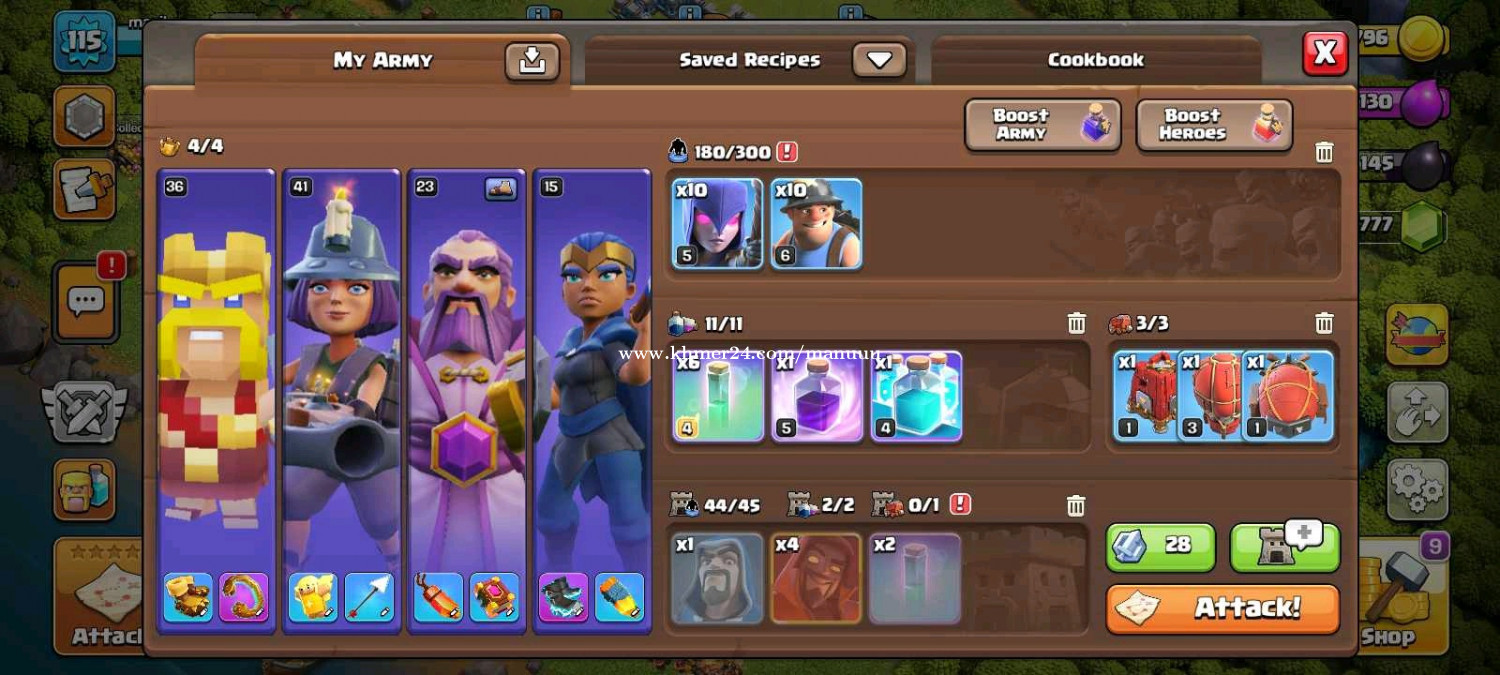
Task: Click the Wall Wrecker siege machine card
Action: [x=1146, y=396]
